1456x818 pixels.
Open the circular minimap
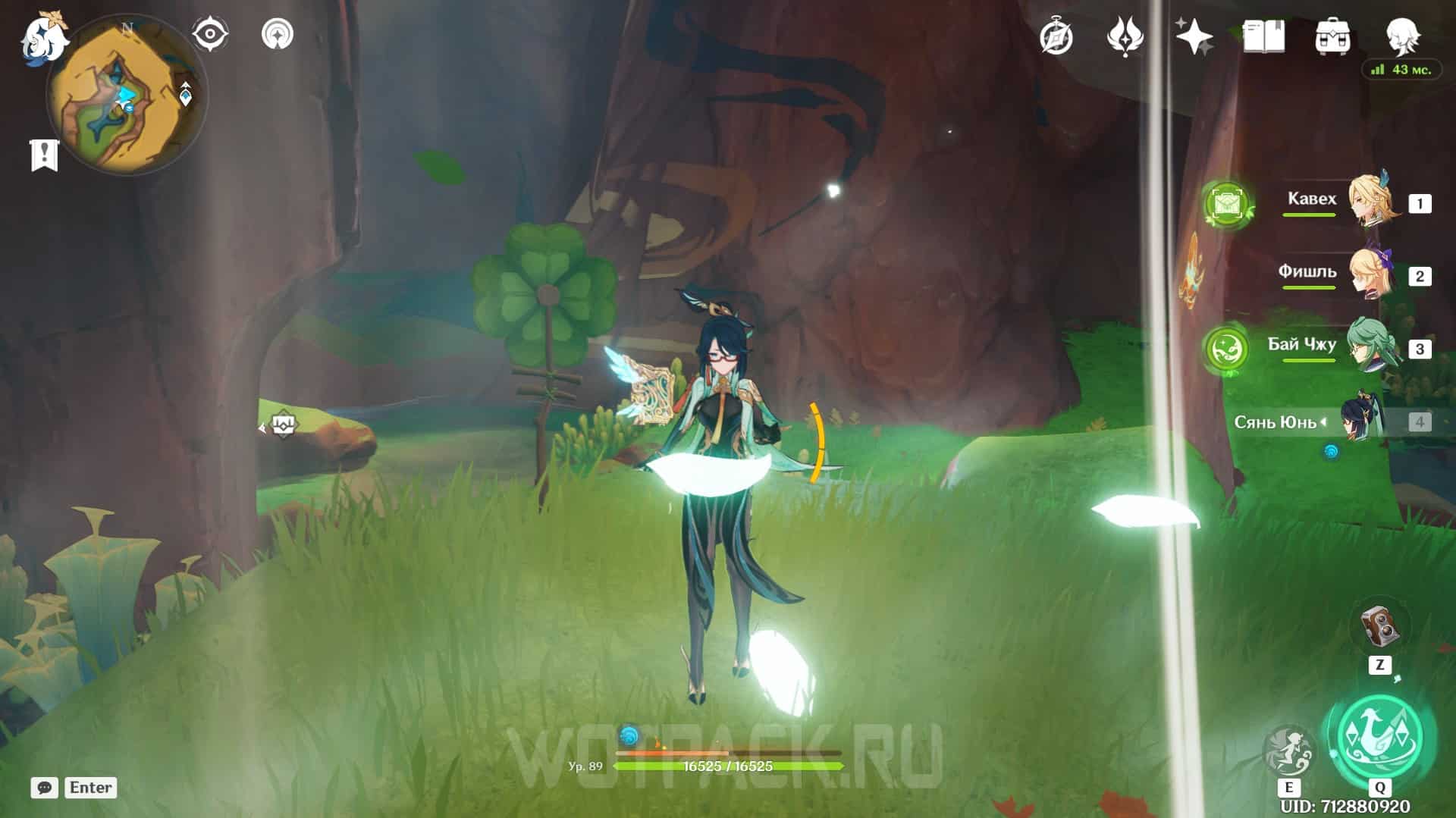tap(126, 96)
